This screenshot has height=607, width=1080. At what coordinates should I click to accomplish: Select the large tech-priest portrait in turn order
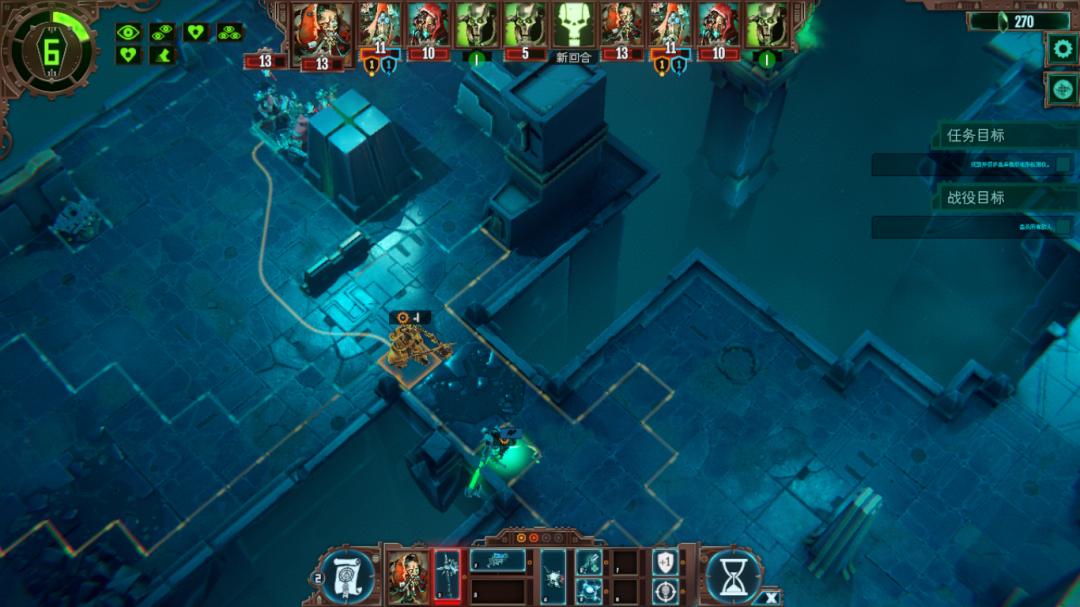click(x=322, y=30)
